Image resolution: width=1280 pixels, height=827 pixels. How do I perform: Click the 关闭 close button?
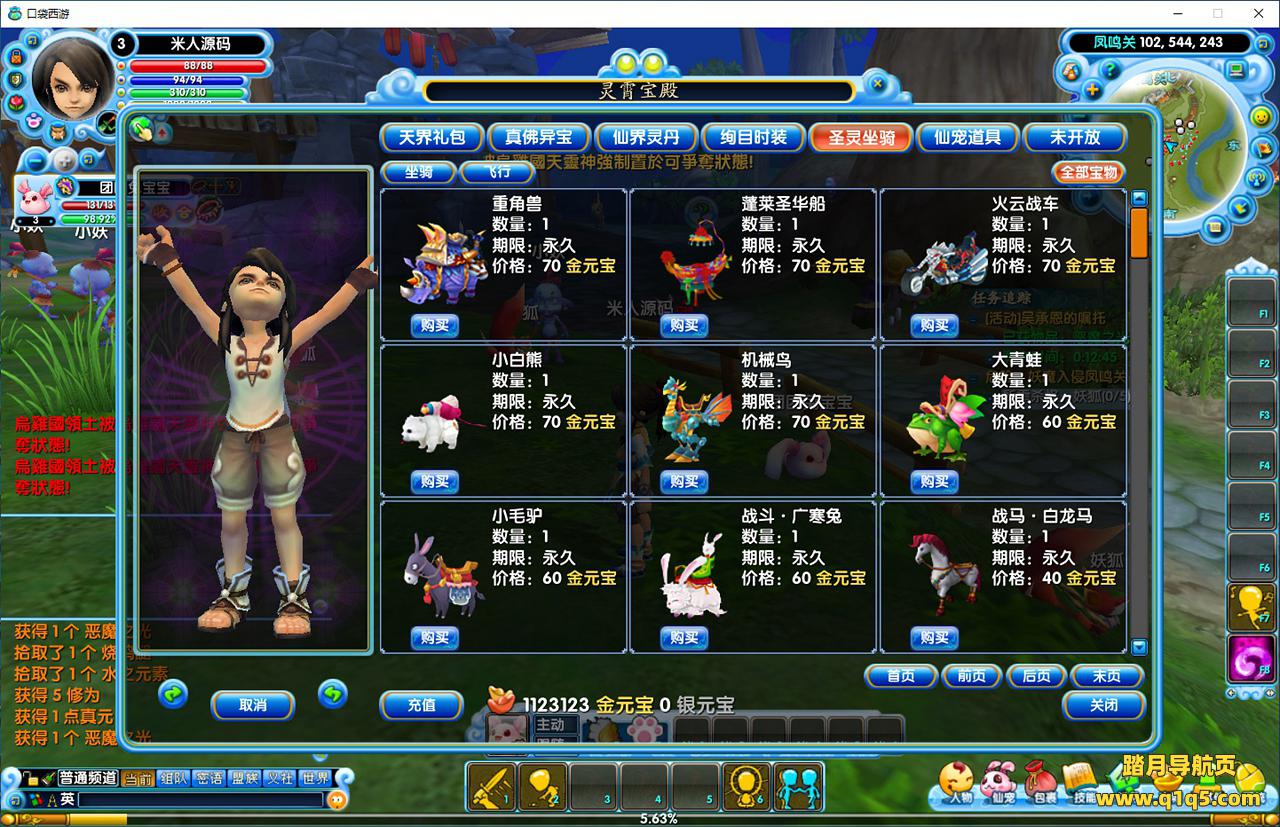pyautogui.click(x=1103, y=705)
